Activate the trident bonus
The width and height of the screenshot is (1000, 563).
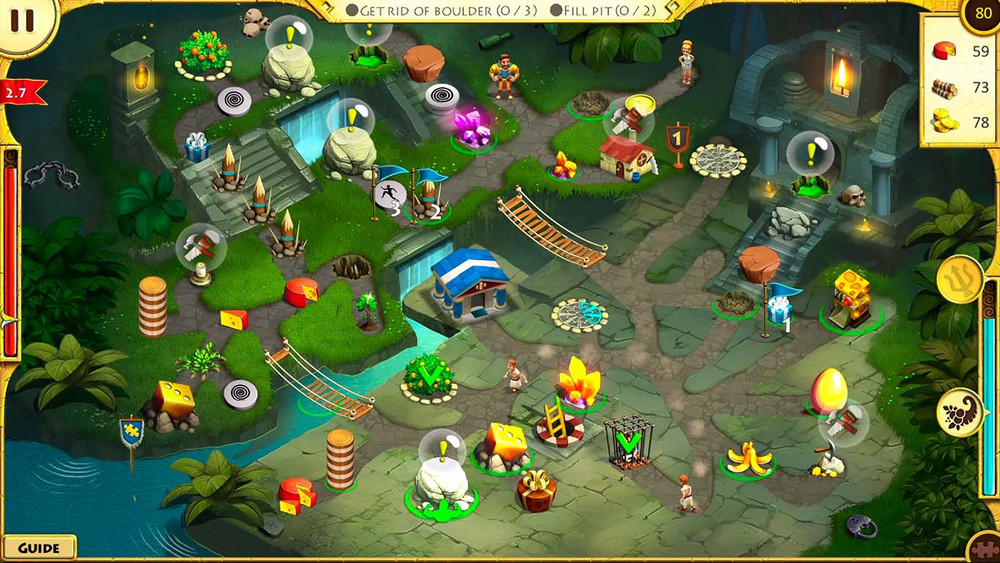click(960, 277)
